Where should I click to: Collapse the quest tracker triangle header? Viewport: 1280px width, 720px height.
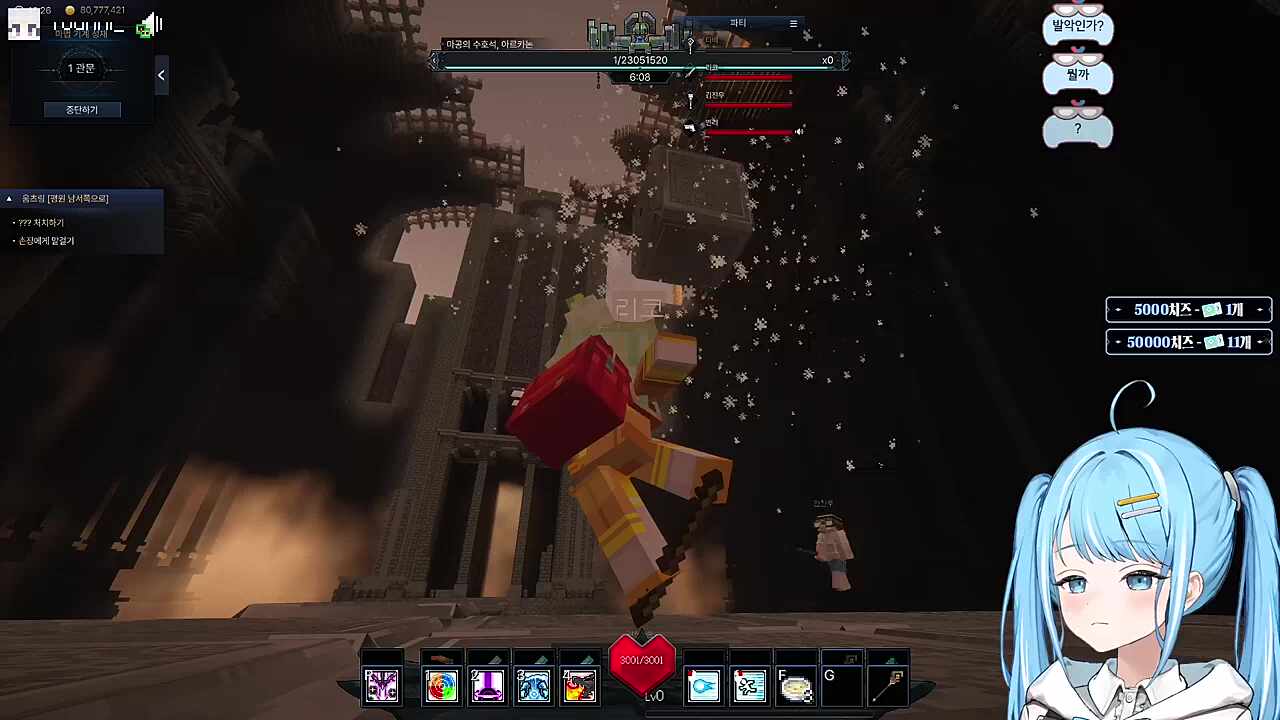pos(9,199)
